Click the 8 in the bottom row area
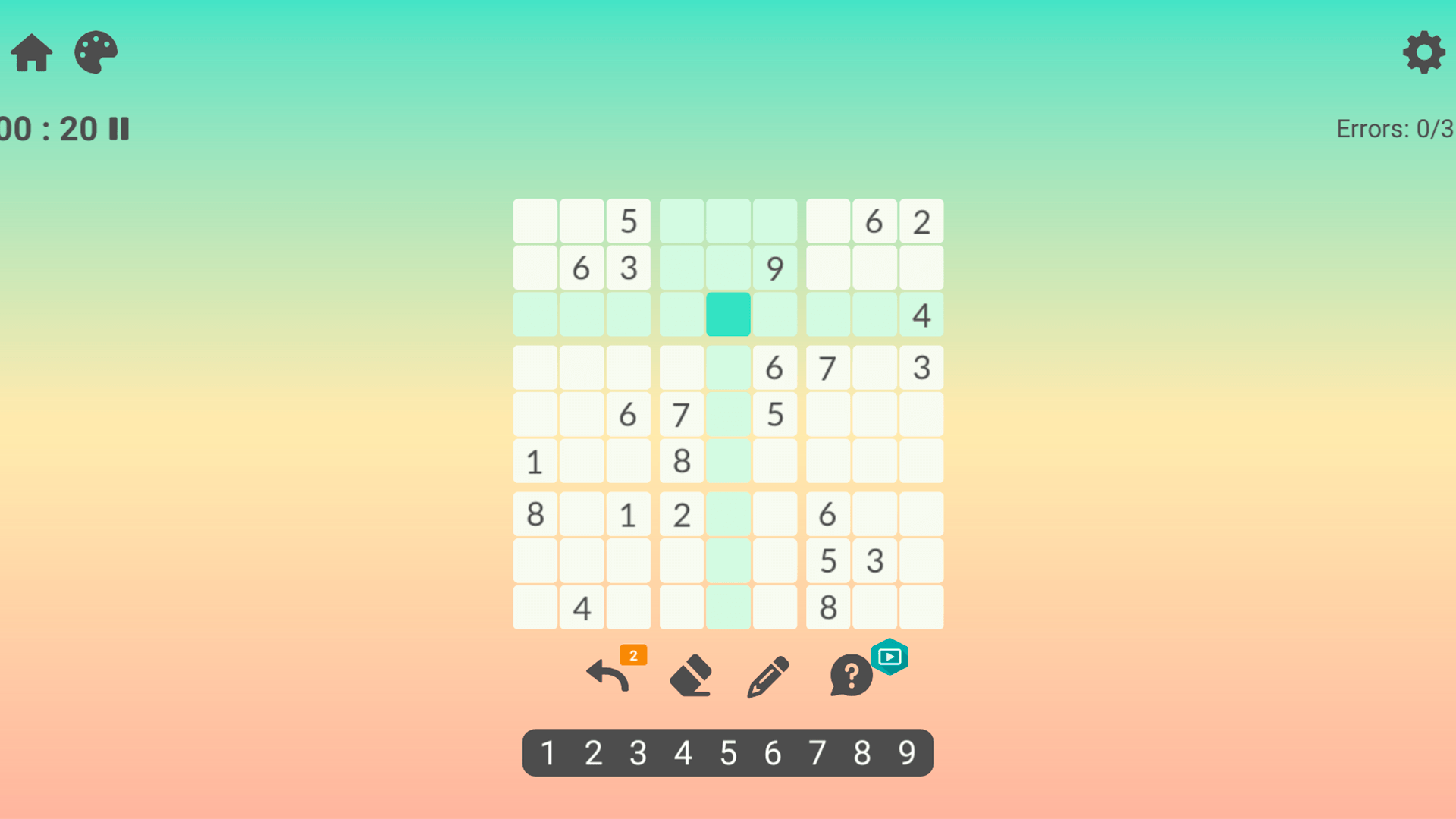Image resolution: width=1456 pixels, height=819 pixels. tap(827, 607)
